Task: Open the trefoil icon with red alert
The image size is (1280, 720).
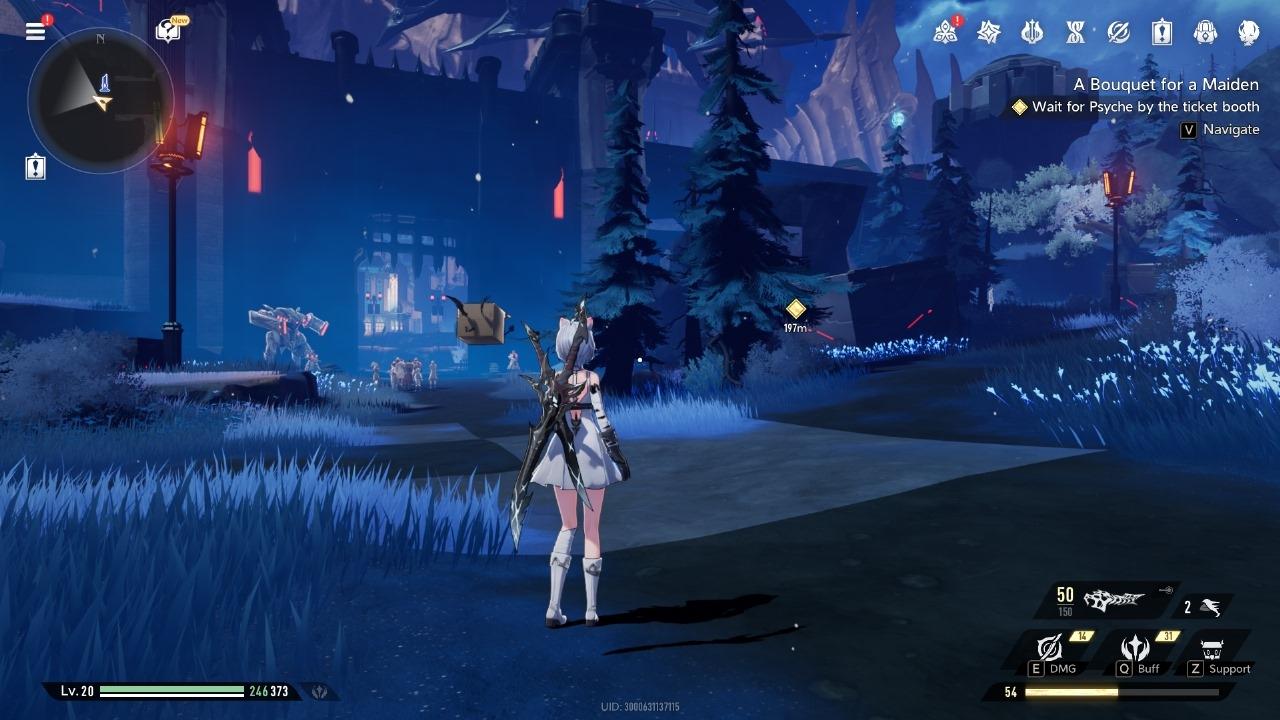Action: 945,32
